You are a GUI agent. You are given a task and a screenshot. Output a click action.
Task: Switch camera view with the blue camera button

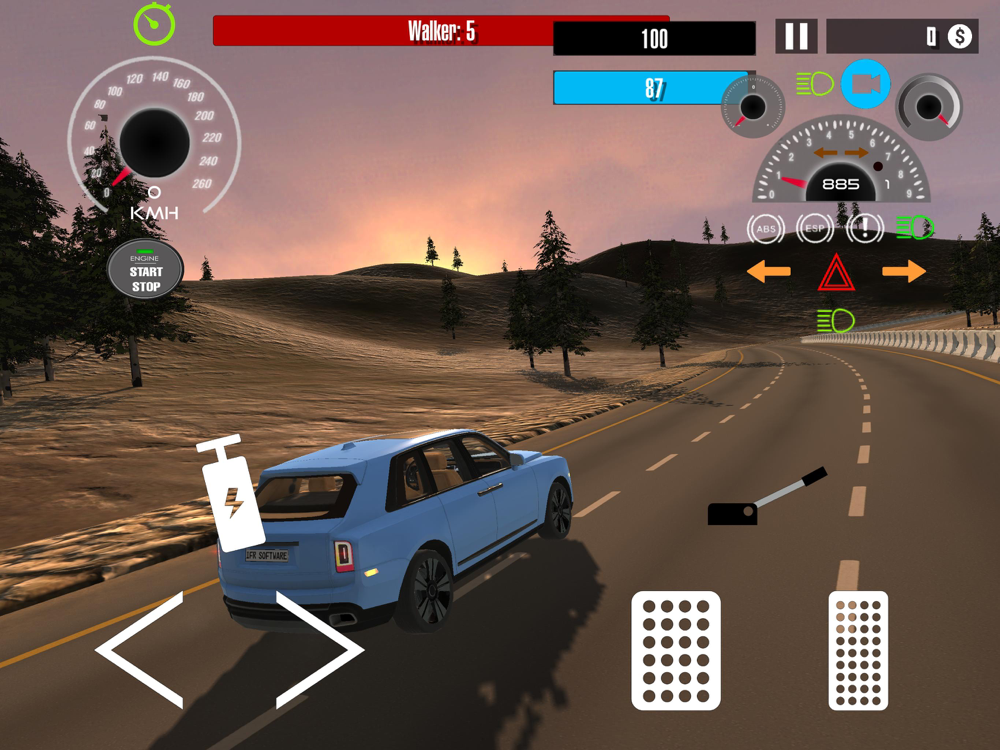(865, 85)
